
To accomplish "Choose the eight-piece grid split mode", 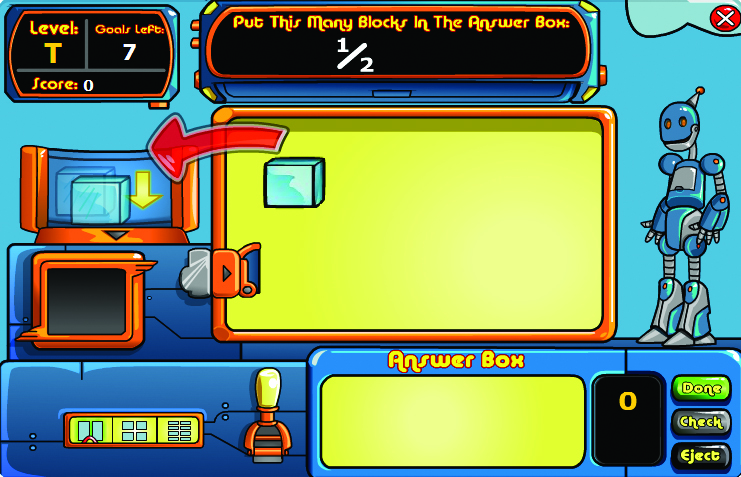I will (179, 431).
